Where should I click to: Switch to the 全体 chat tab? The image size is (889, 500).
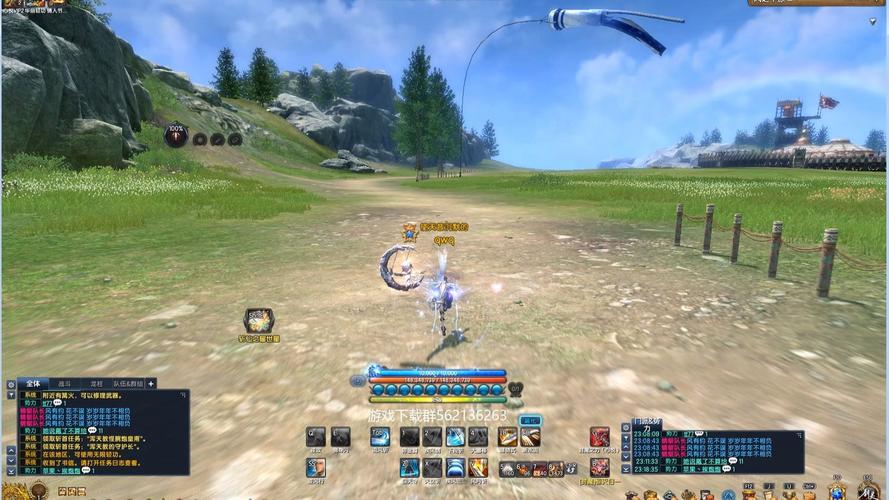[32, 383]
